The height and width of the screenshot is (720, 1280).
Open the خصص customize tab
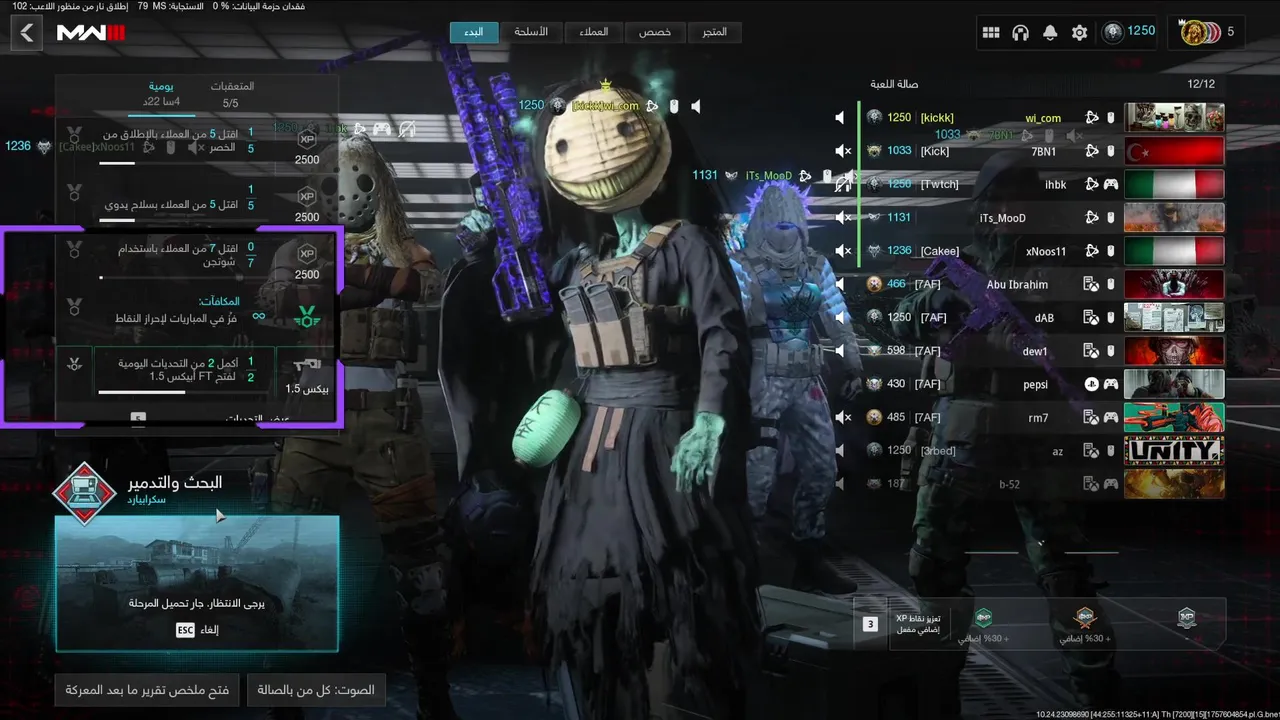coord(655,32)
